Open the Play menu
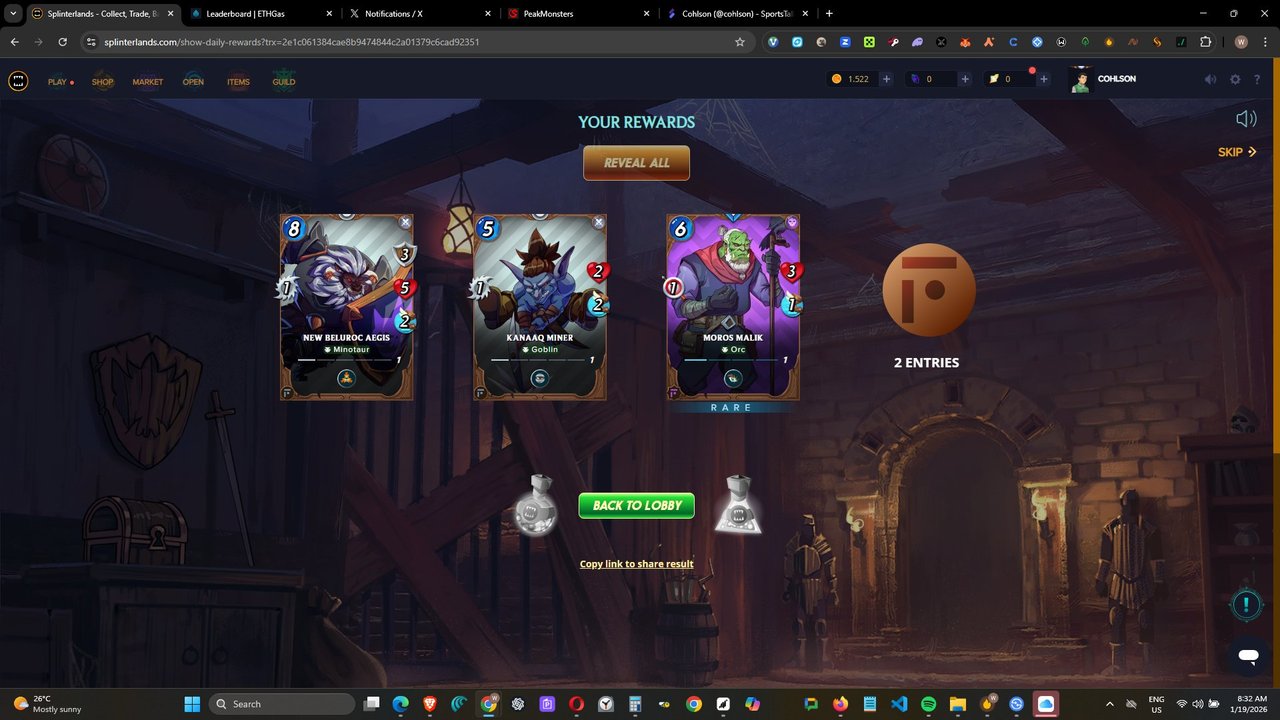Viewport: 1280px width, 720px height. pyautogui.click(x=58, y=82)
